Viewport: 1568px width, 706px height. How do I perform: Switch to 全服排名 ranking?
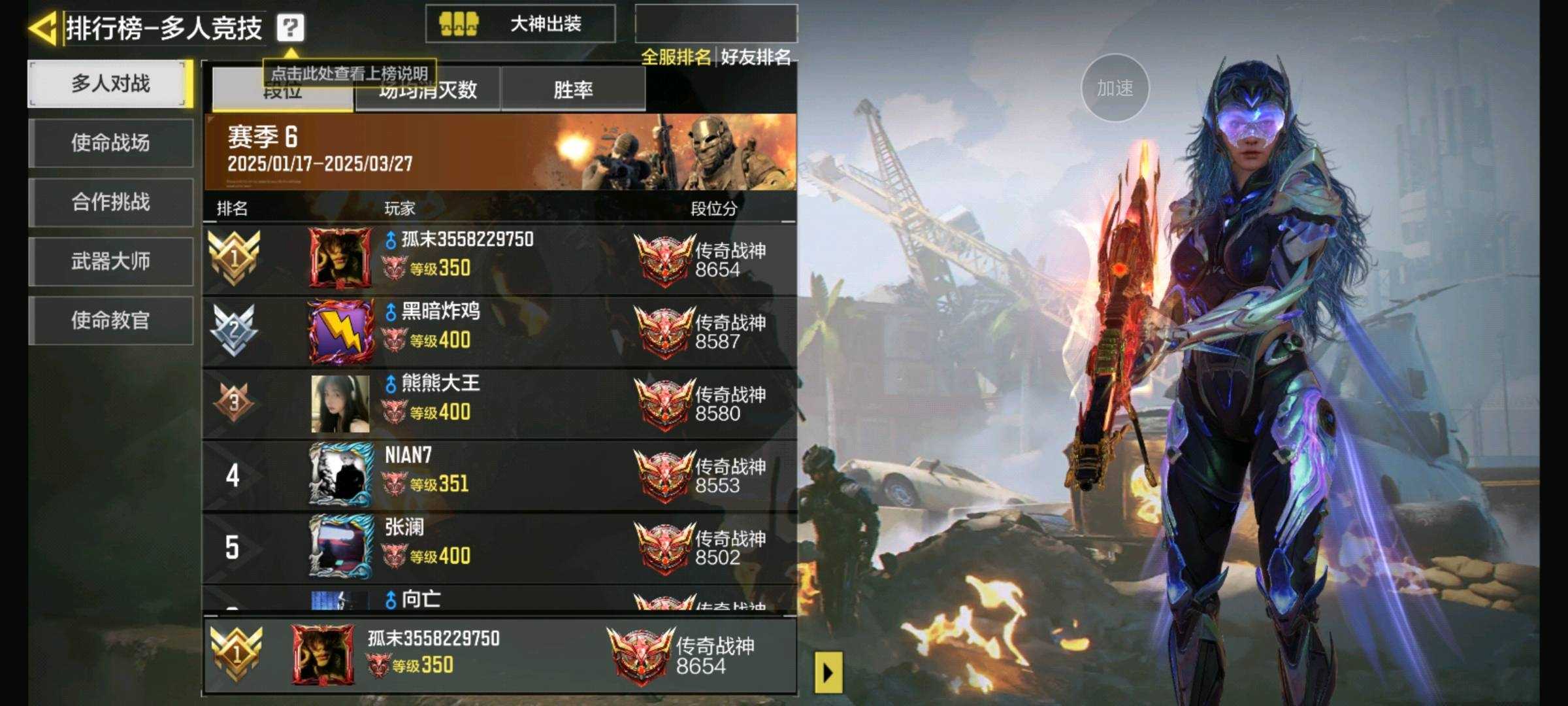pyautogui.click(x=676, y=58)
